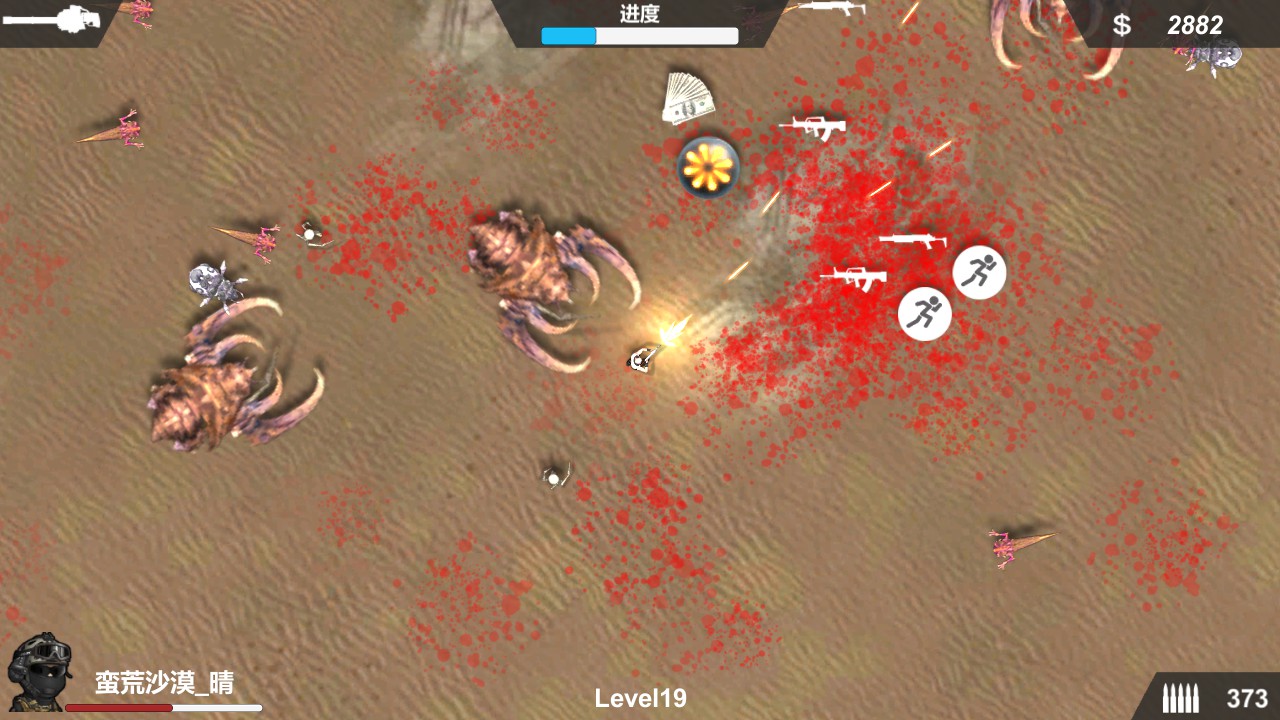Click the player character in the center
1280x720 pixels.
pos(642,358)
